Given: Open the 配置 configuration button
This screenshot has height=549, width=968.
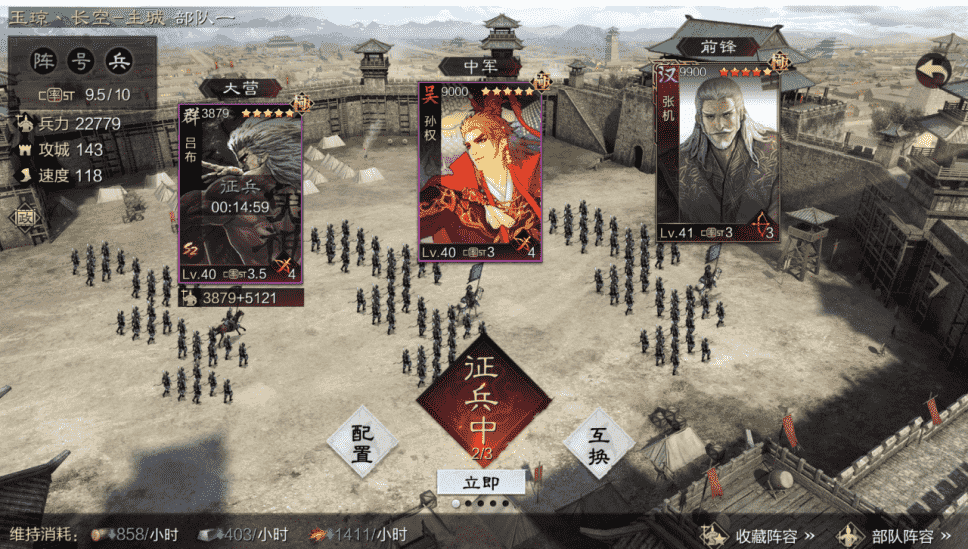Looking at the screenshot, I should click(361, 442).
